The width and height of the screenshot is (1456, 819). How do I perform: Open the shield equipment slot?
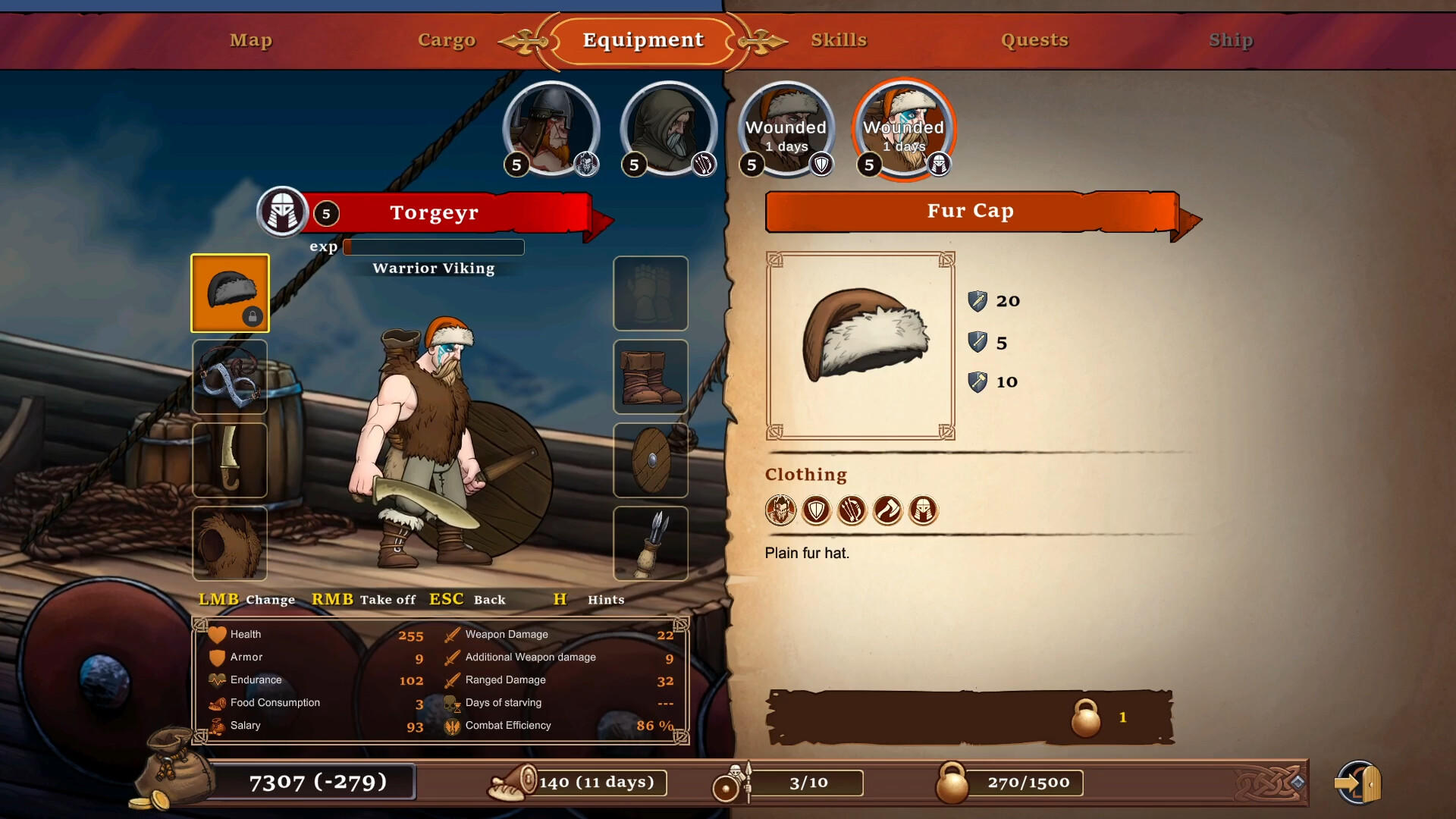tap(651, 460)
